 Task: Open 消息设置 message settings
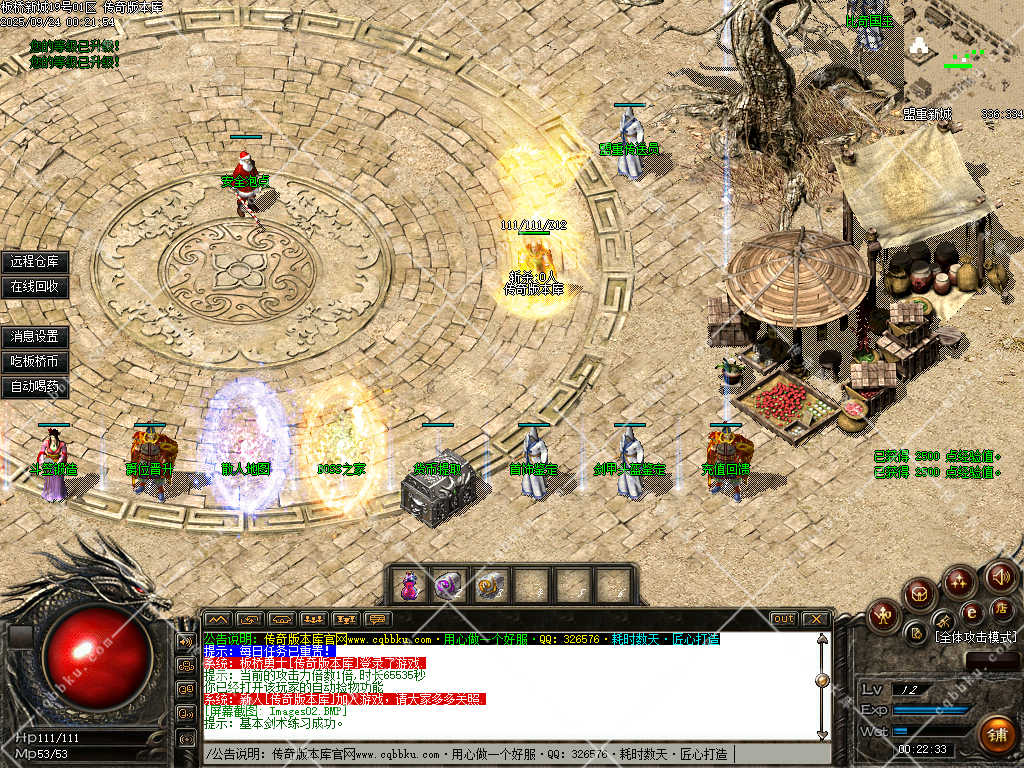click(35, 337)
